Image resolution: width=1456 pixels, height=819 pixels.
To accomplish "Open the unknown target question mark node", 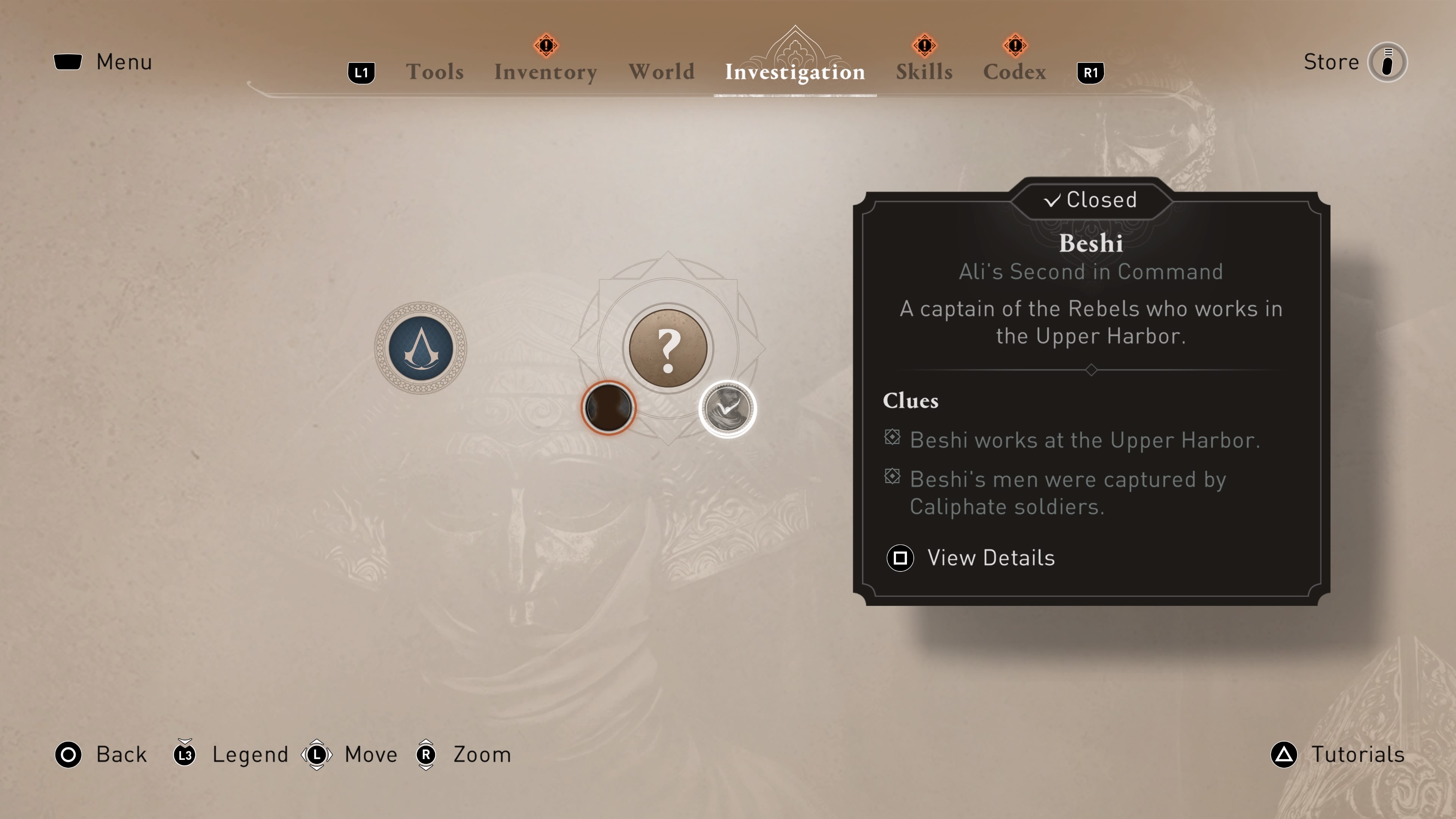I will tap(668, 348).
